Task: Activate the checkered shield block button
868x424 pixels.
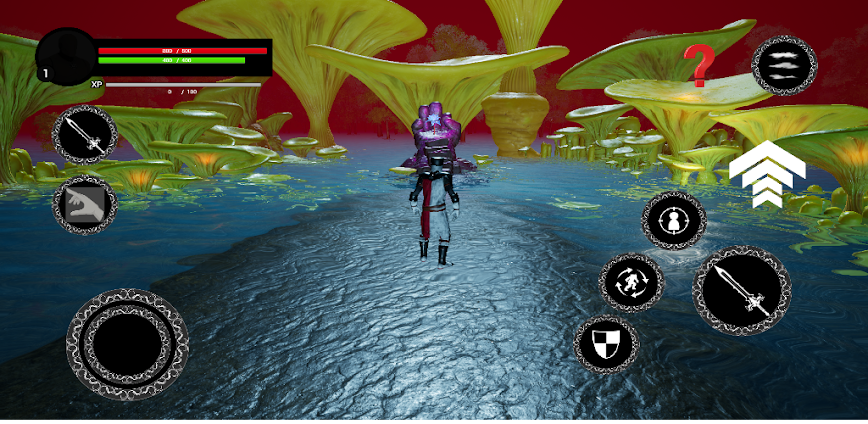Action: (606, 344)
